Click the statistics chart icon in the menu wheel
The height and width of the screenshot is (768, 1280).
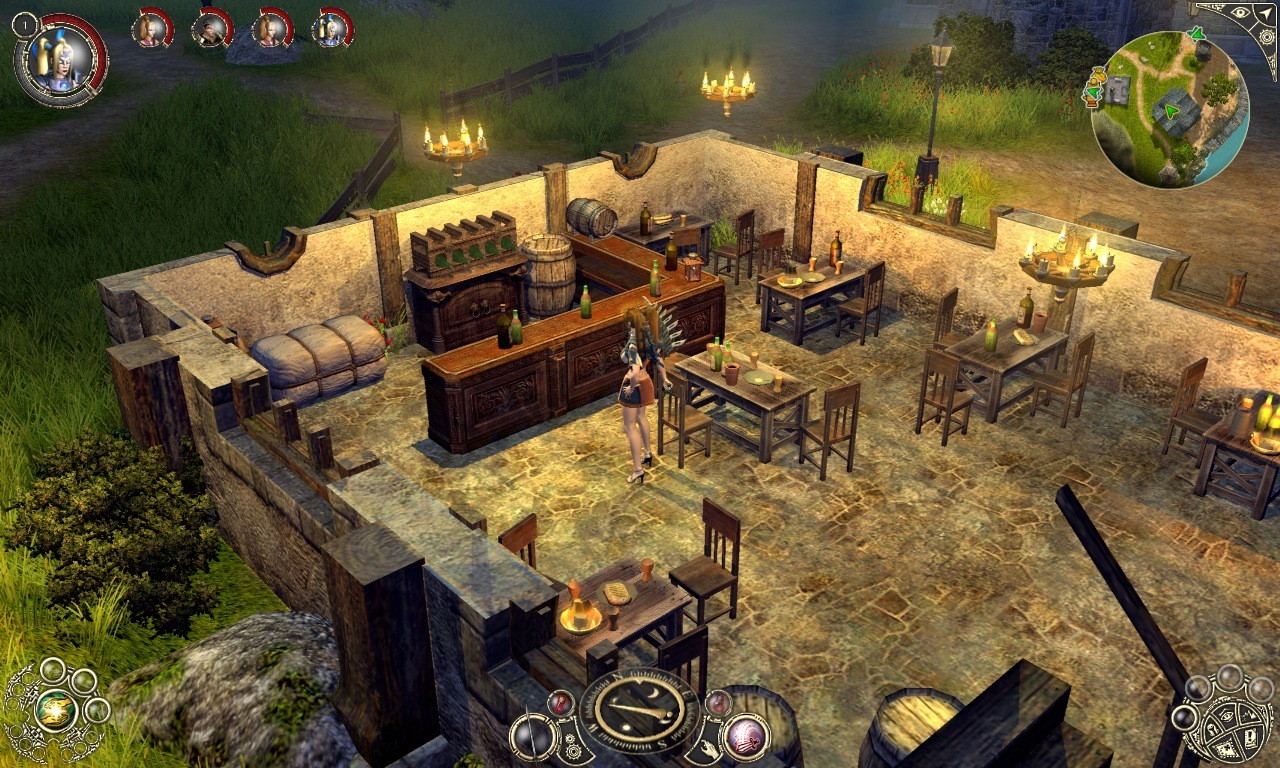click(x=1247, y=716)
